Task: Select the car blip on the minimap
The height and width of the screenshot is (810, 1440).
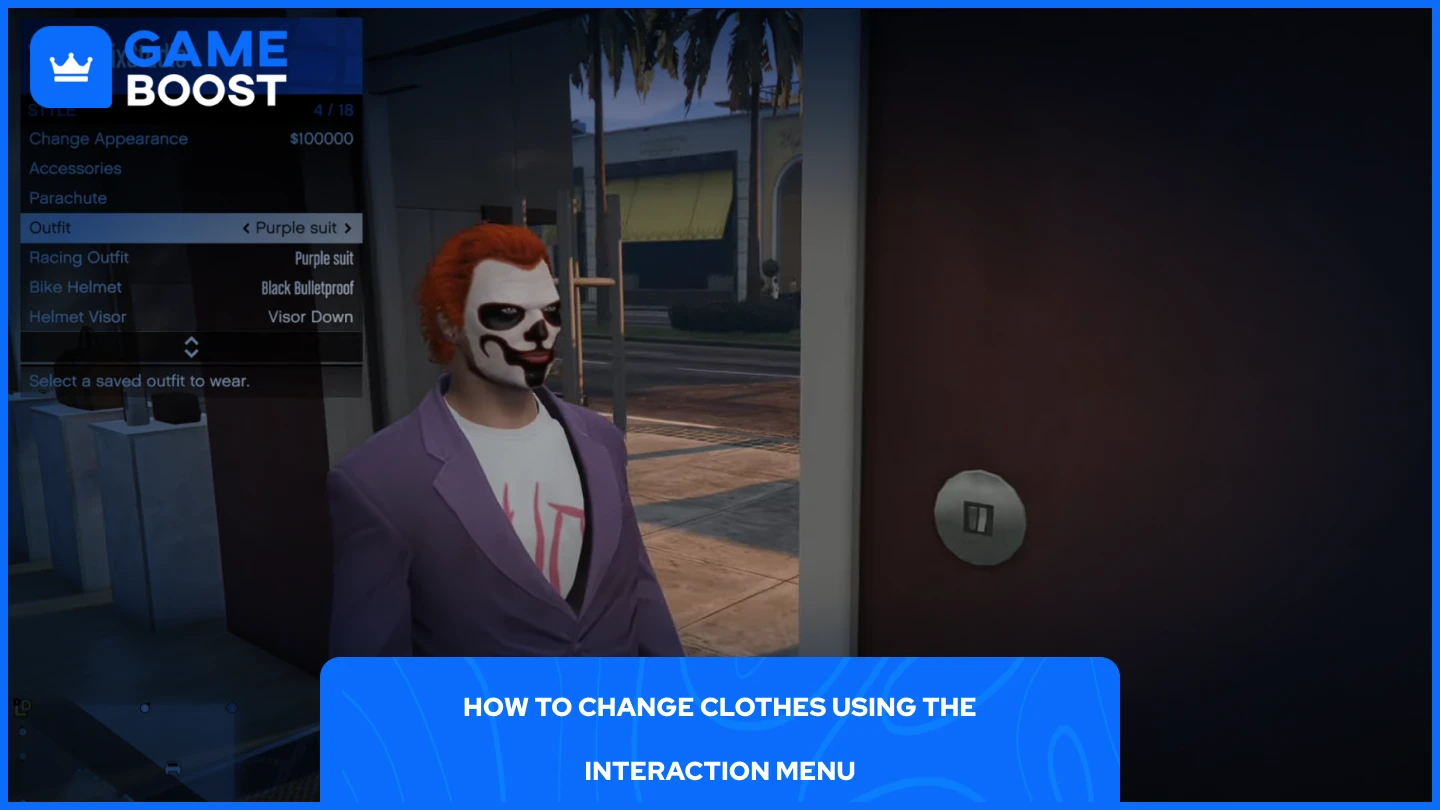Action: [x=173, y=768]
